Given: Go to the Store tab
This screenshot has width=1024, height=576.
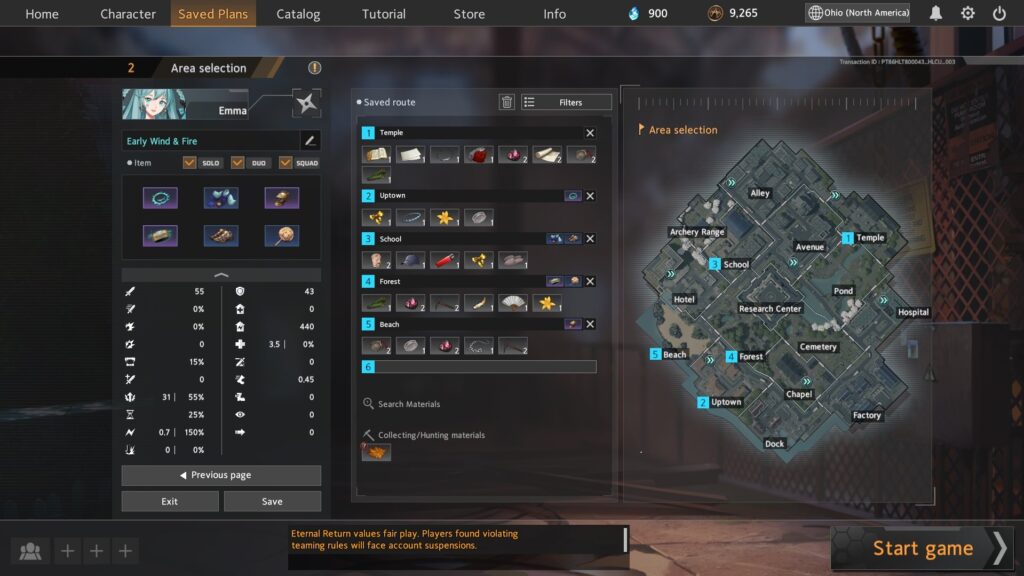Looking at the screenshot, I should tap(469, 14).
